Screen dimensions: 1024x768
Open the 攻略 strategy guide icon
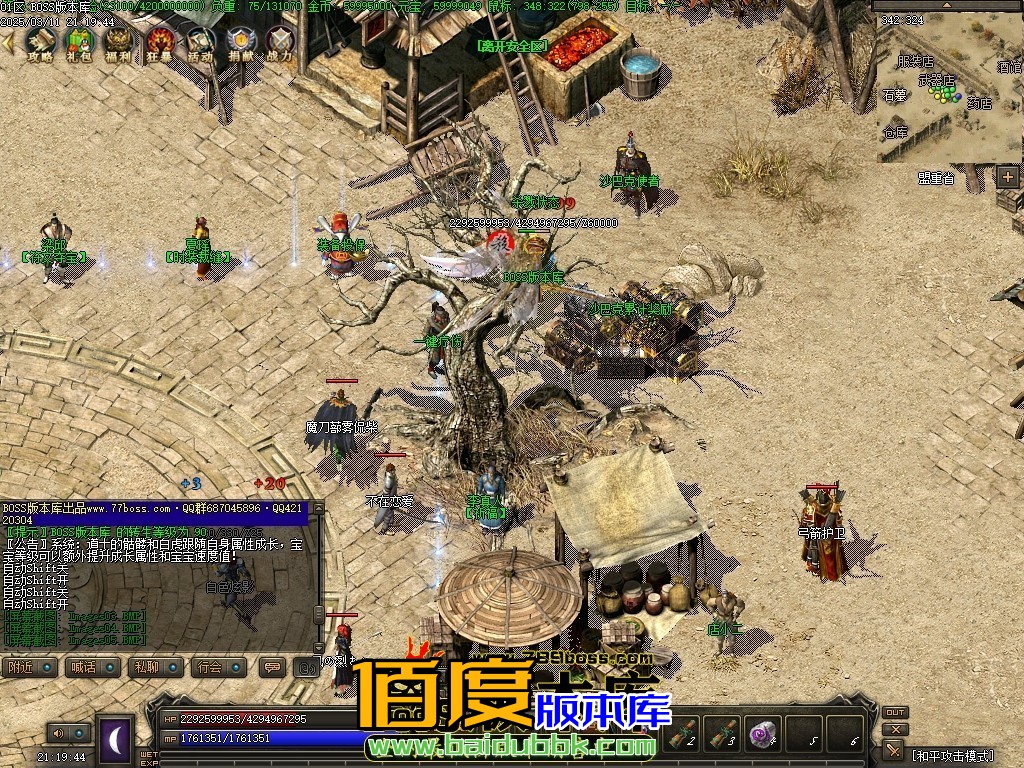[40, 42]
